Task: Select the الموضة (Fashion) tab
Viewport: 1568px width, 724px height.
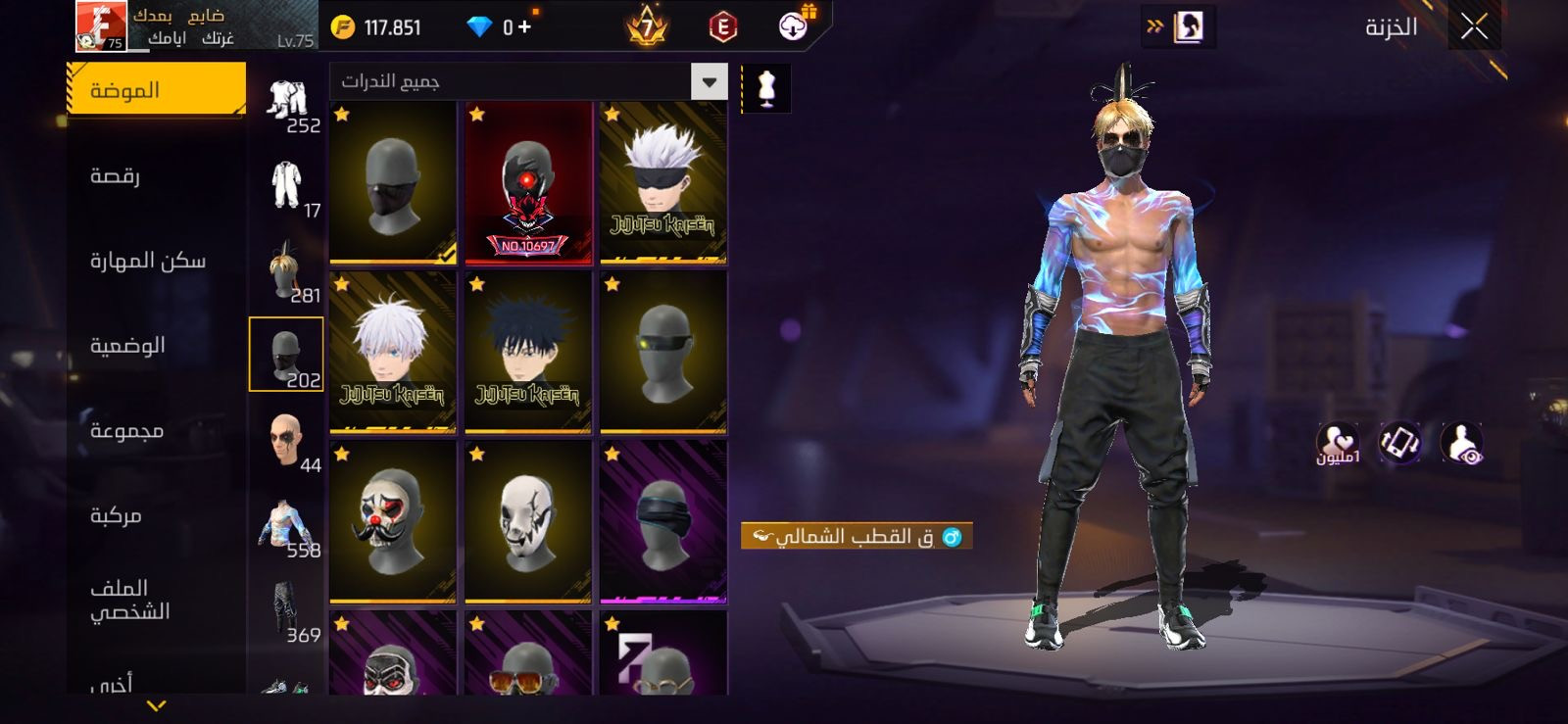Action: 157,90
